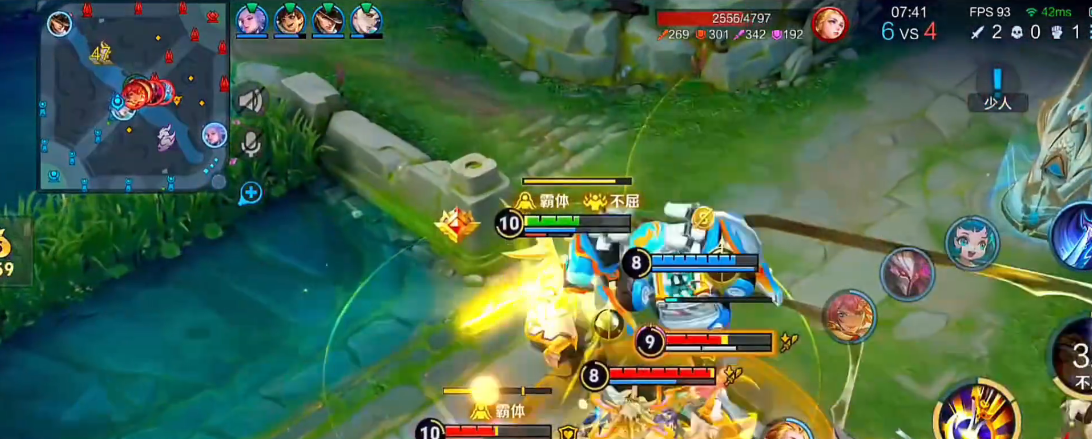
Task: Select the cowboy-hat teammate portrait
Action: pos(328,19)
